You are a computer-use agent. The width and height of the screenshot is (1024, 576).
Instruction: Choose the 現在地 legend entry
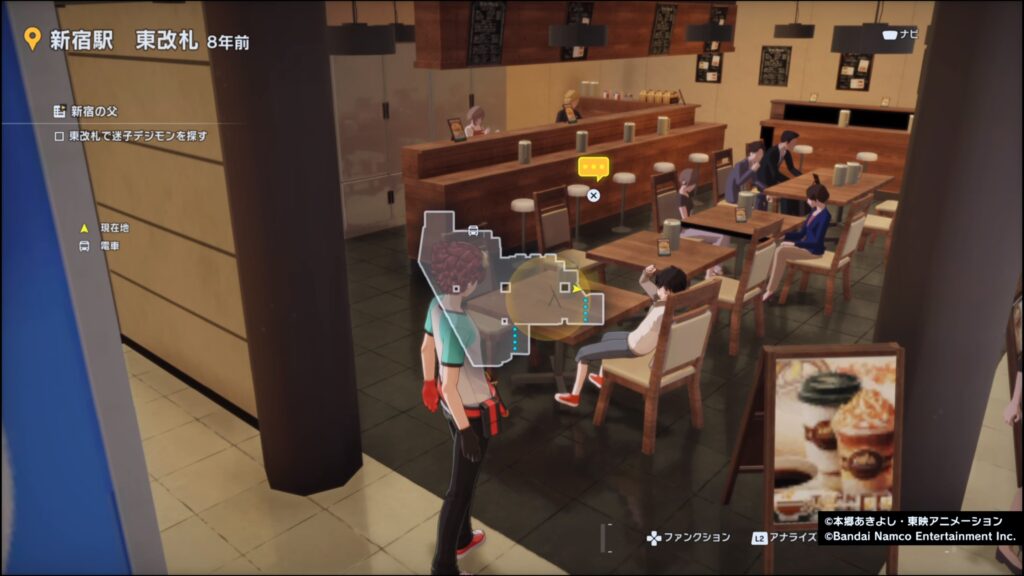[x=108, y=228]
